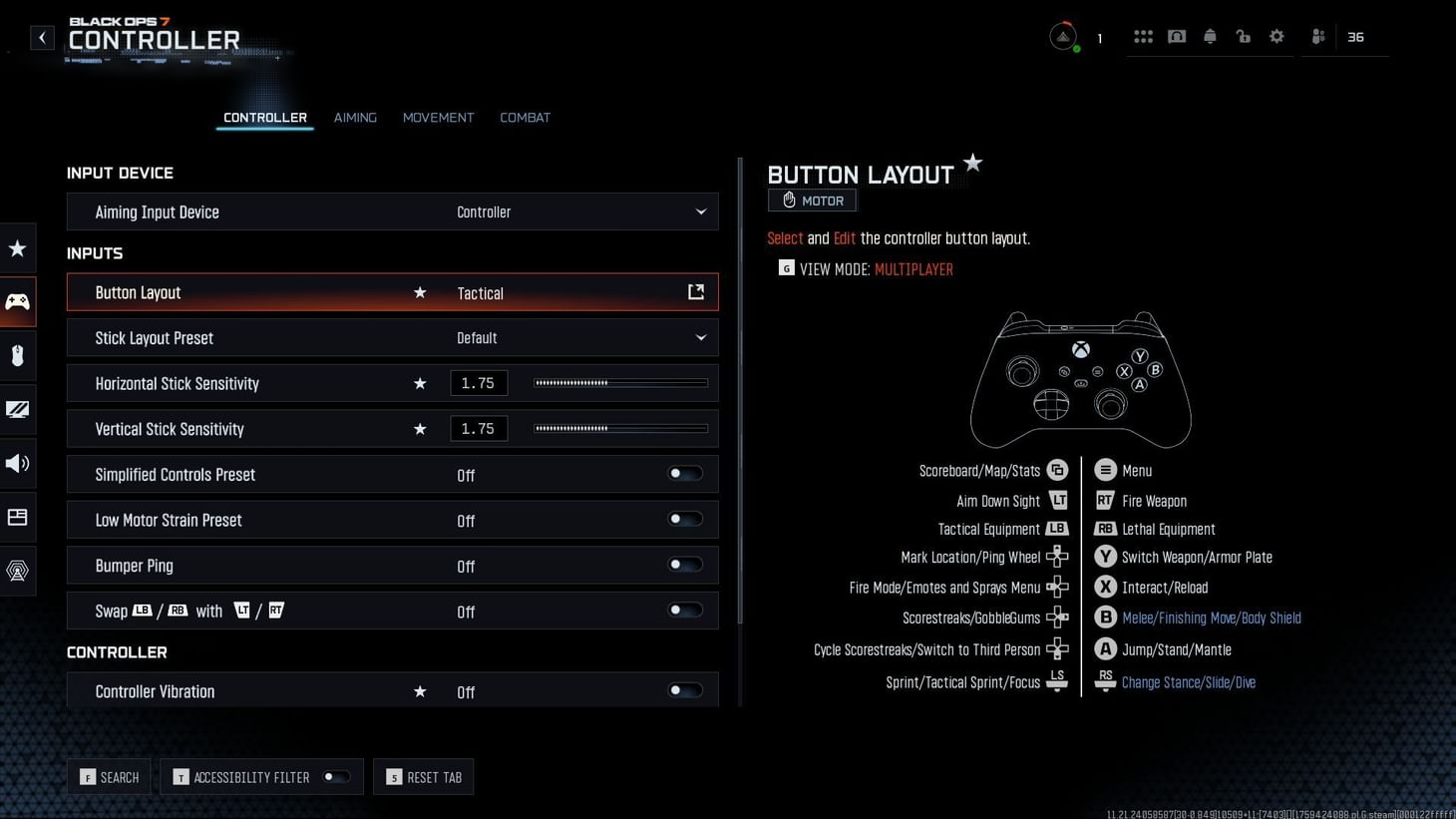Click the RESET TAB button

click(423, 777)
